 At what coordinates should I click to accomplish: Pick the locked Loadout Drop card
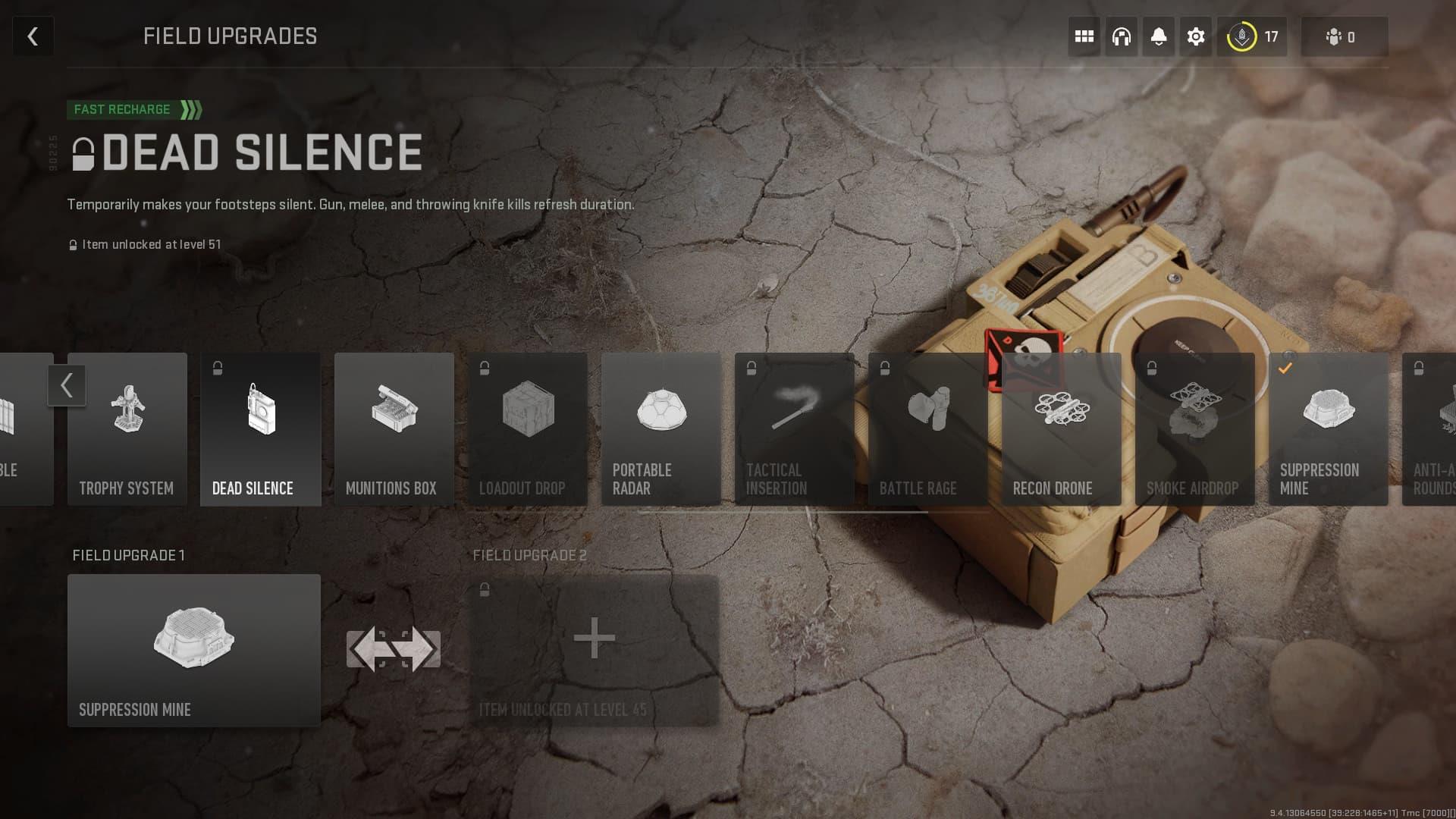click(x=528, y=429)
